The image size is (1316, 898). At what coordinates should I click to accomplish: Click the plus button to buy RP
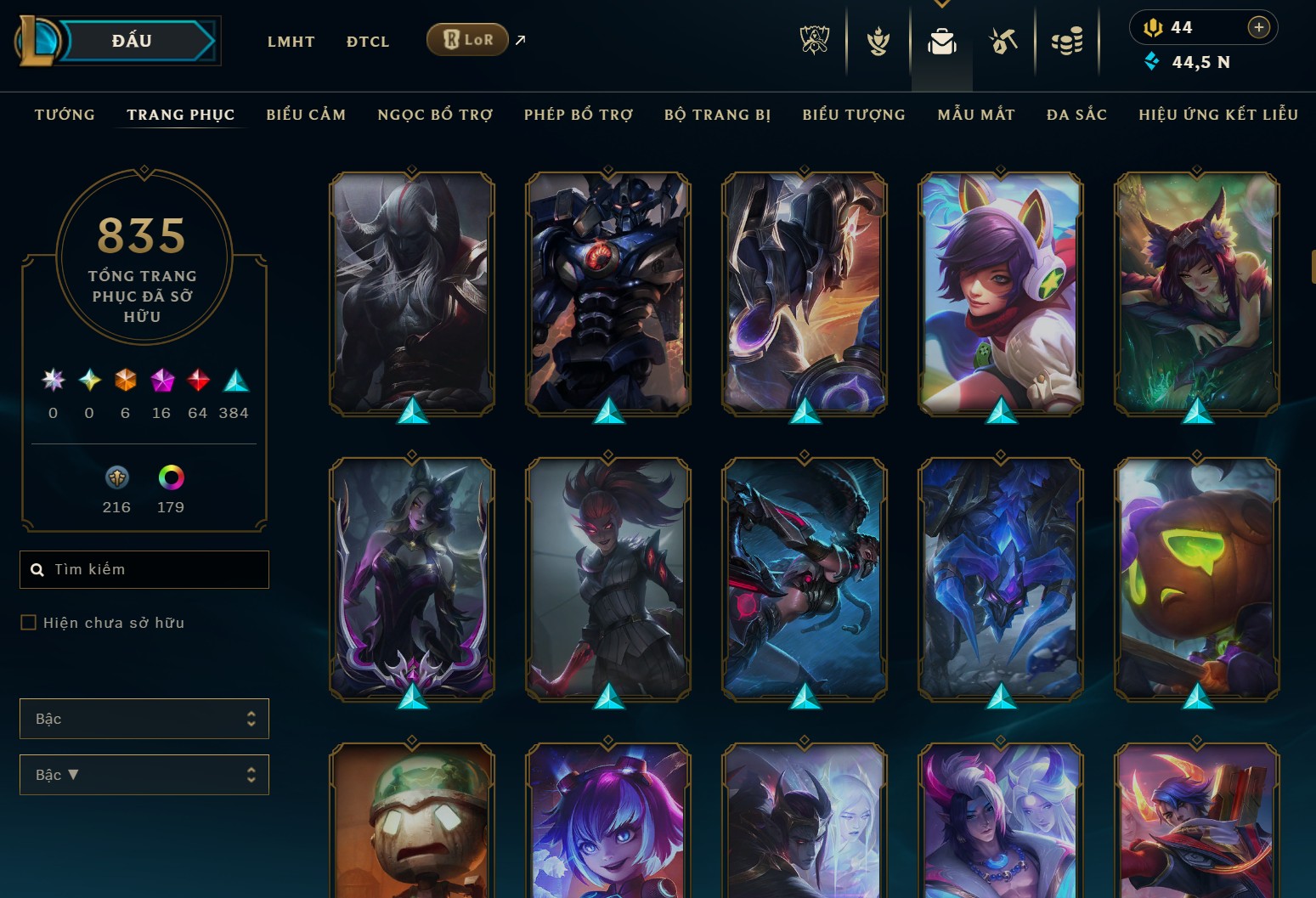tap(1258, 27)
